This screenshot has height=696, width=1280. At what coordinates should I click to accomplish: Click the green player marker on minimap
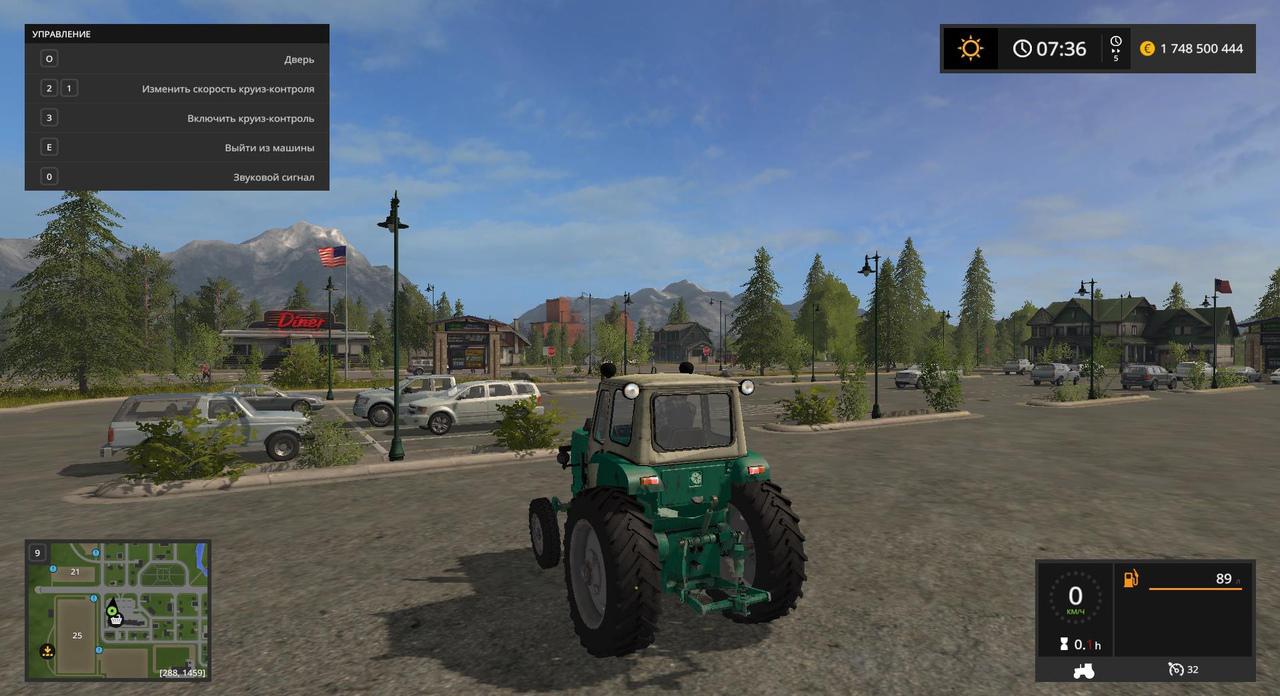[x=111, y=609]
